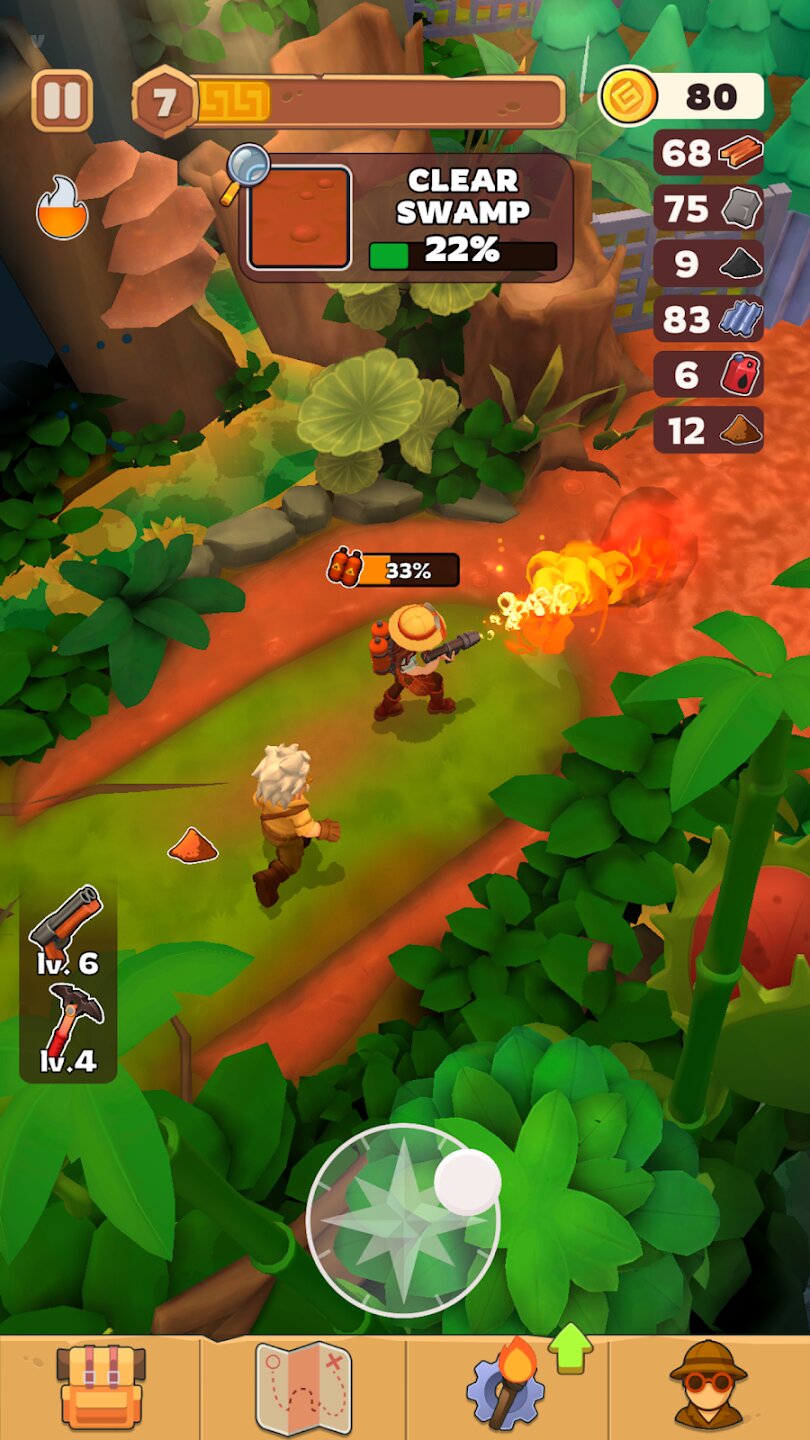810x1440 pixels.
Task: Select the pickaxe lv. 4 tool
Action: coord(68,1028)
